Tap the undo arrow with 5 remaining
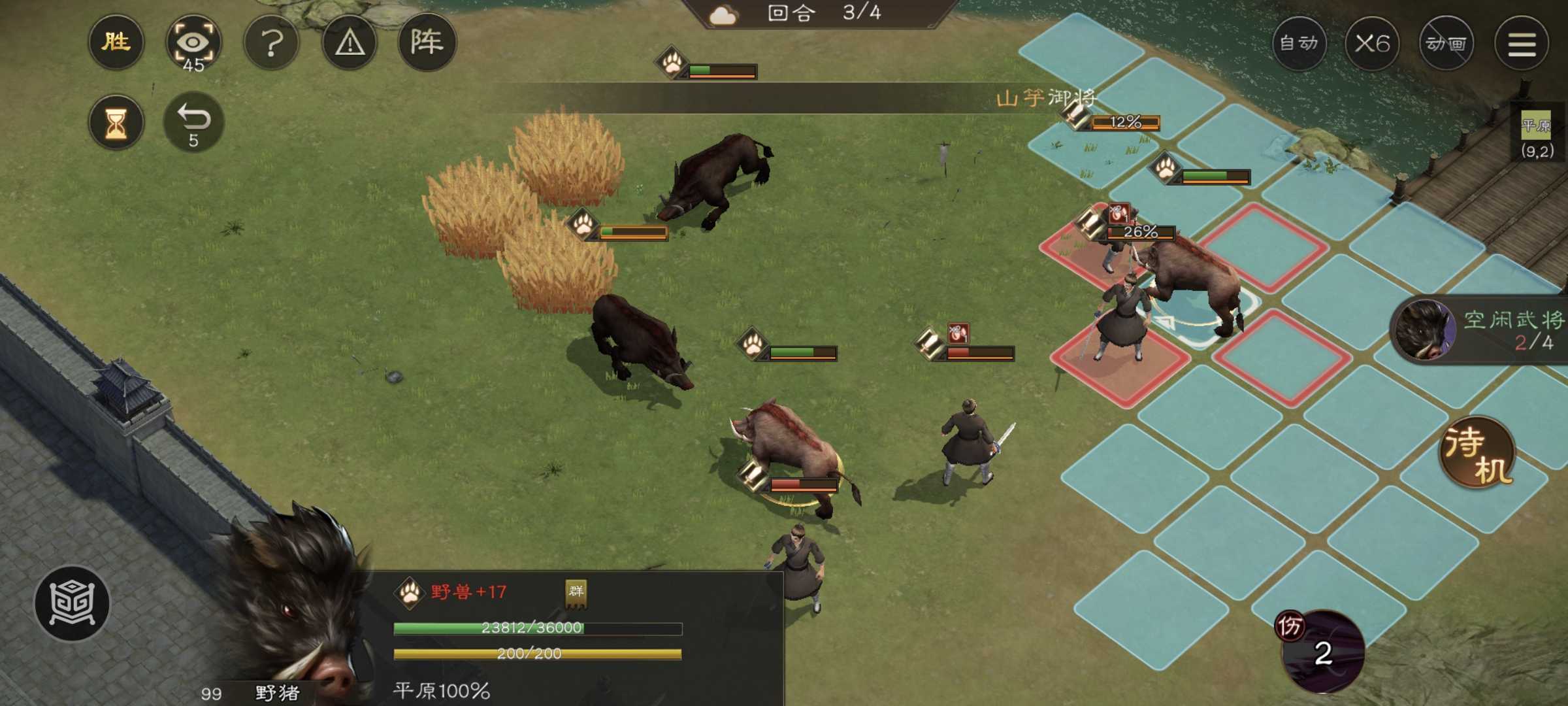This screenshot has width=1568, height=706. [195, 122]
